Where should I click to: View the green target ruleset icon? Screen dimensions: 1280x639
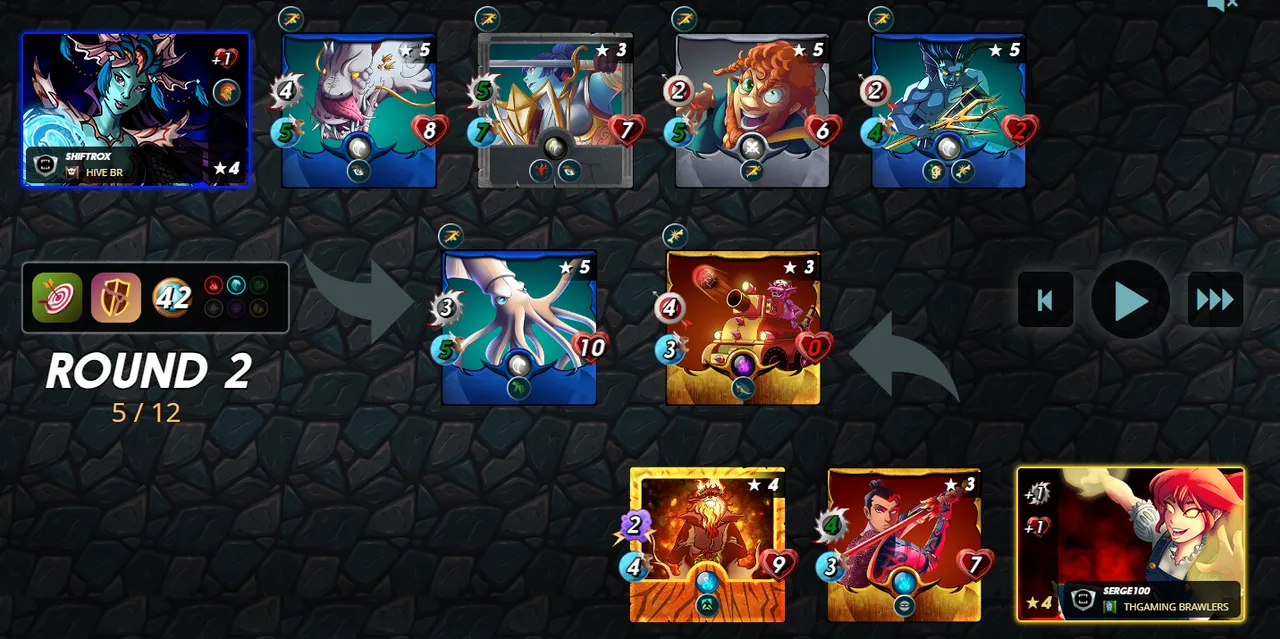click(x=57, y=297)
